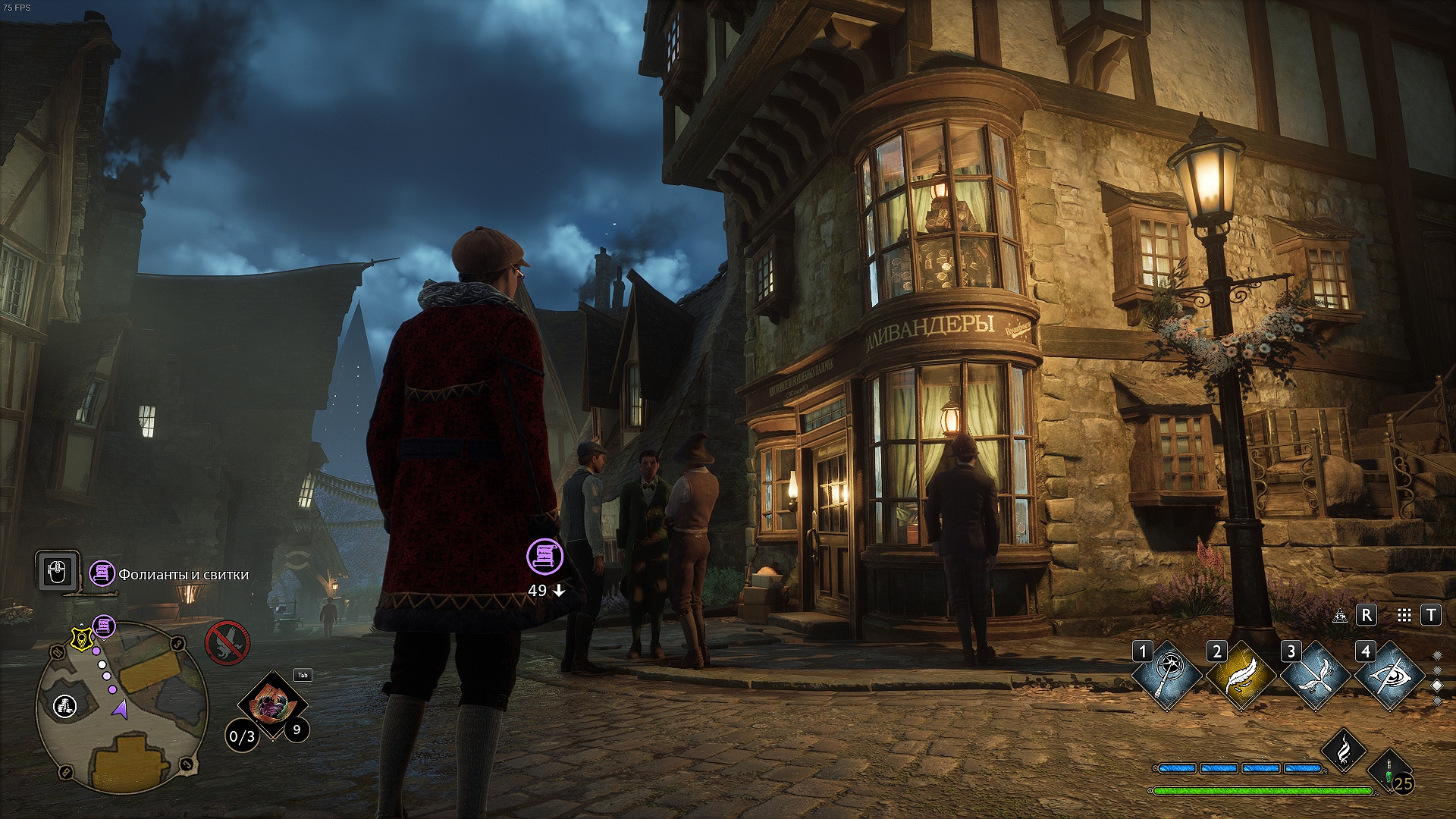
Task: Cast the Lumos wand-light spell
Action: coord(1167,676)
